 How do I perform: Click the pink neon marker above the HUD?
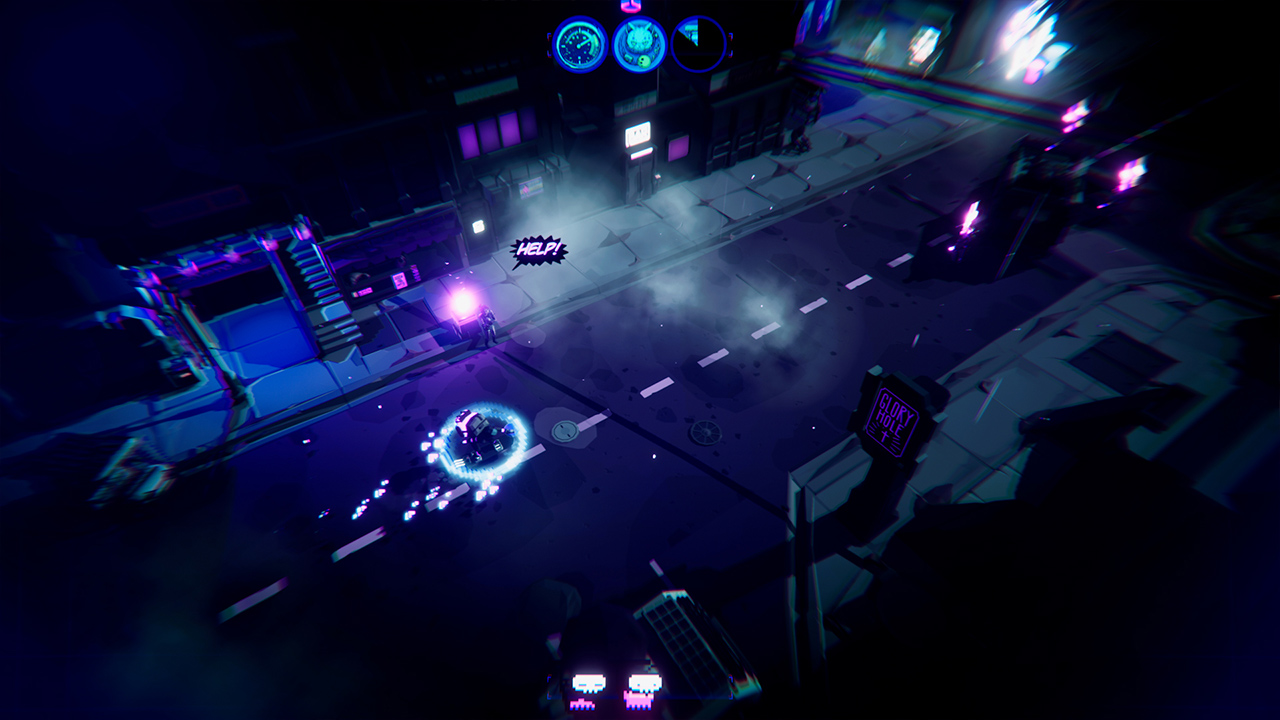628,8
